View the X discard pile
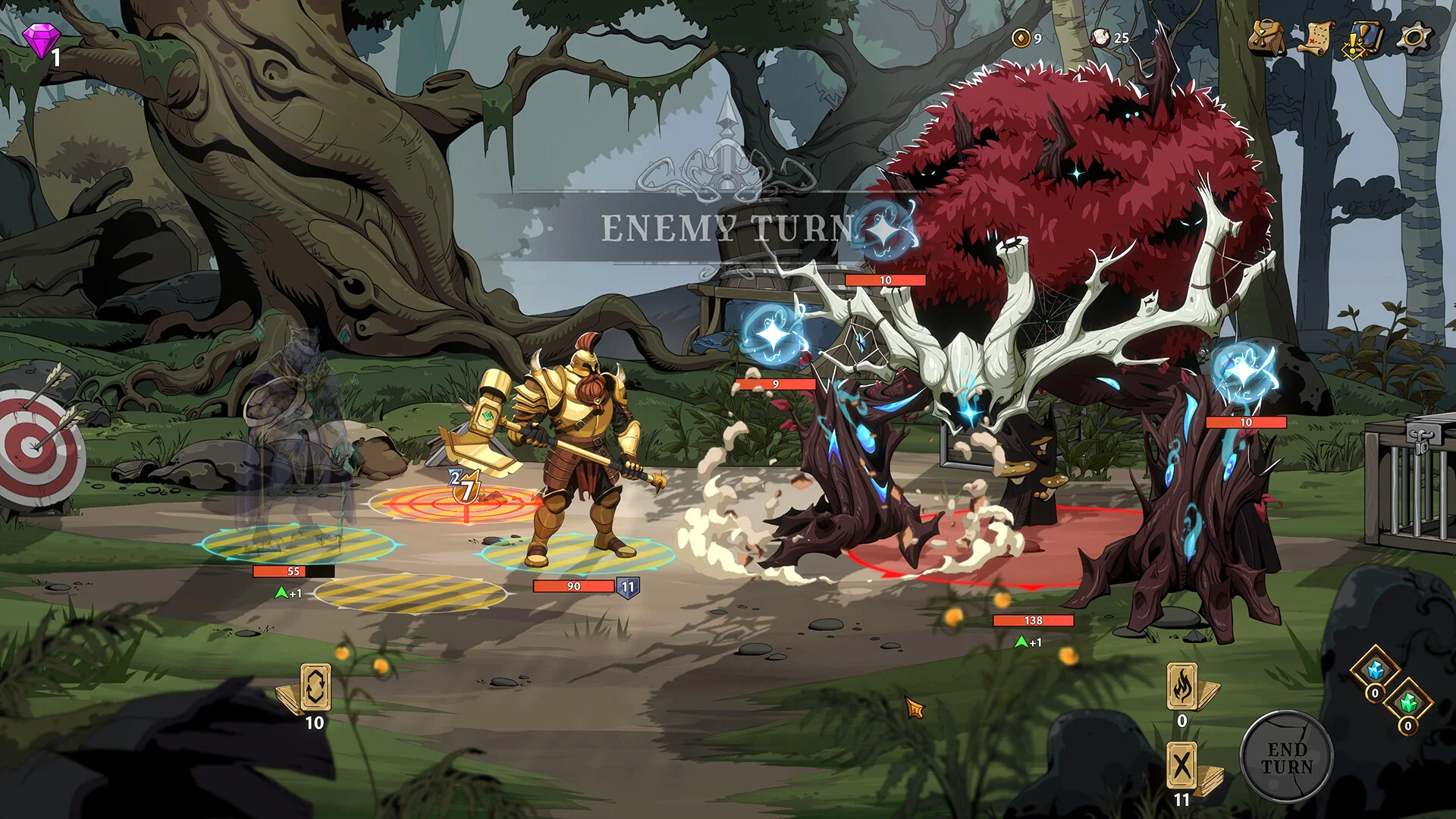1456x819 pixels. coord(1182,767)
